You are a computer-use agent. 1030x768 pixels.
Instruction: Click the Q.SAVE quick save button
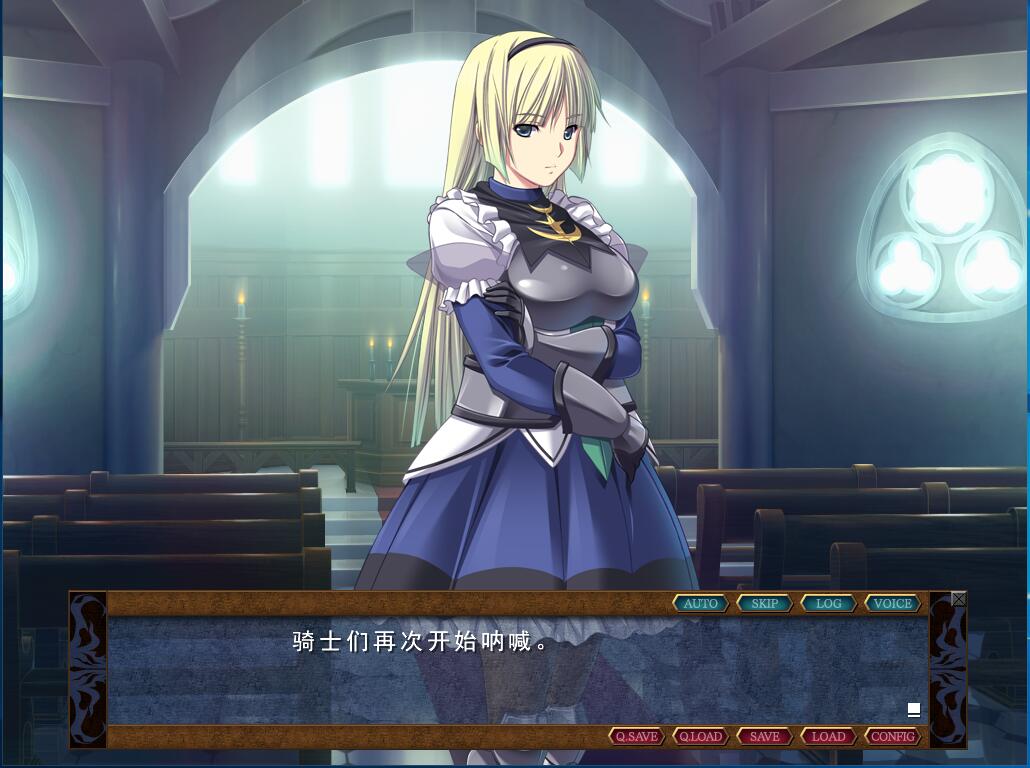pyautogui.click(x=637, y=736)
